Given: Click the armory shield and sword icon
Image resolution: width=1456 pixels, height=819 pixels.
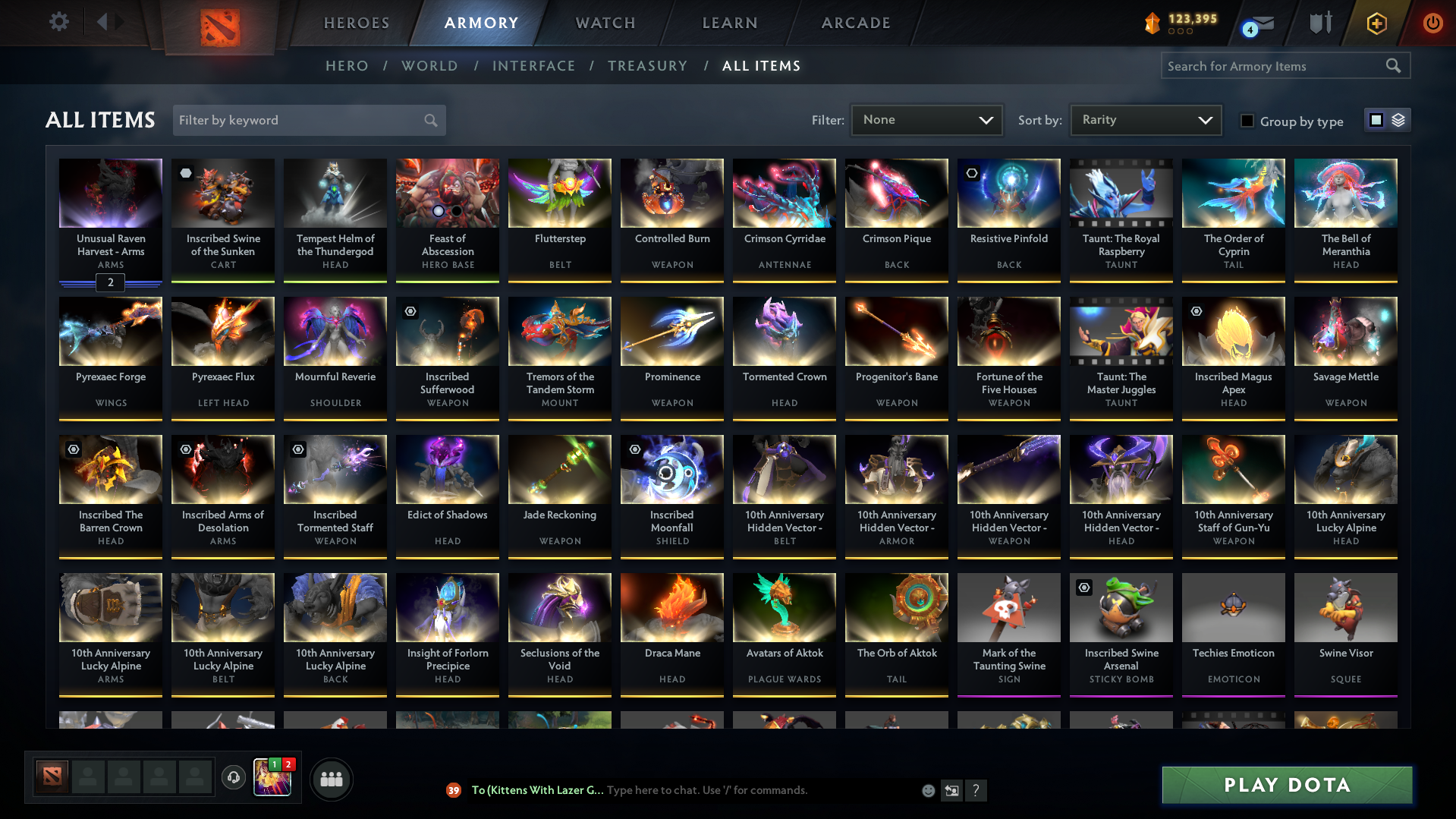Looking at the screenshot, I should point(1320,23).
